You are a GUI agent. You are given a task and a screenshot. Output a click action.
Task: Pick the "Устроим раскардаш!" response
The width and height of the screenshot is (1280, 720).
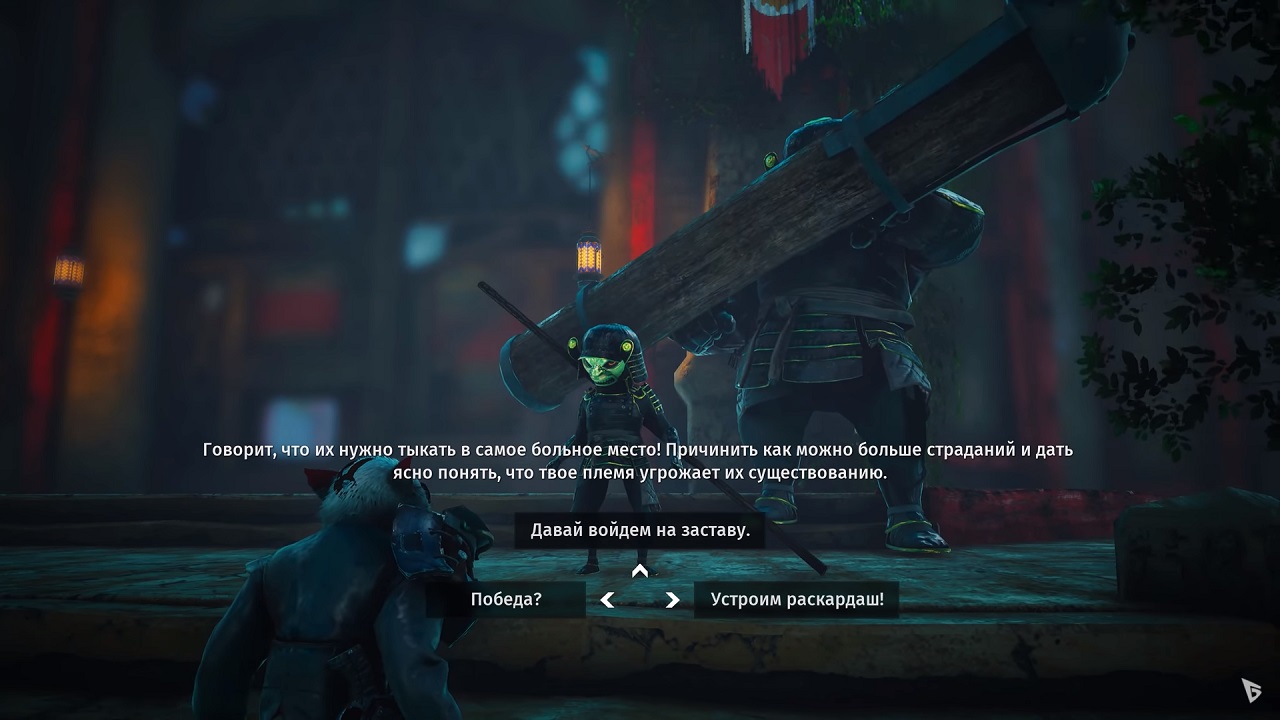point(795,599)
